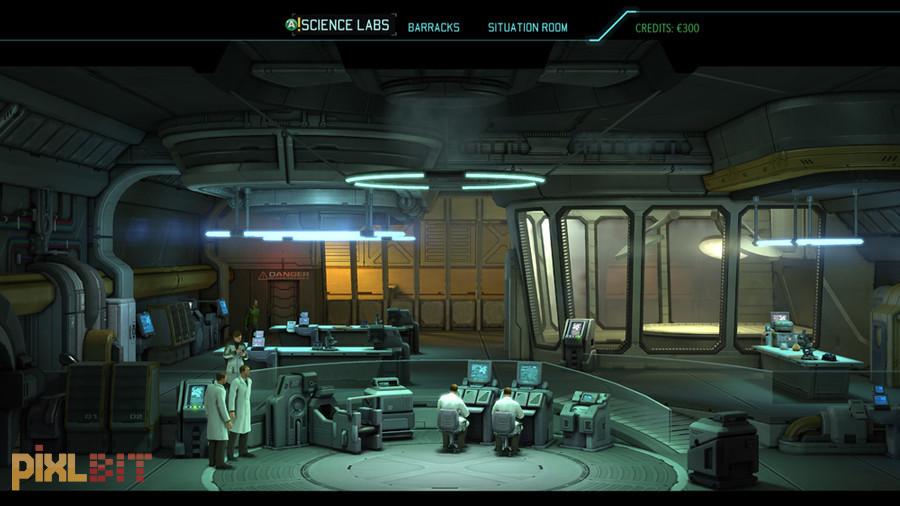This screenshot has height=506, width=900.
Task: Open the Situation Room tab
Action: click(527, 27)
